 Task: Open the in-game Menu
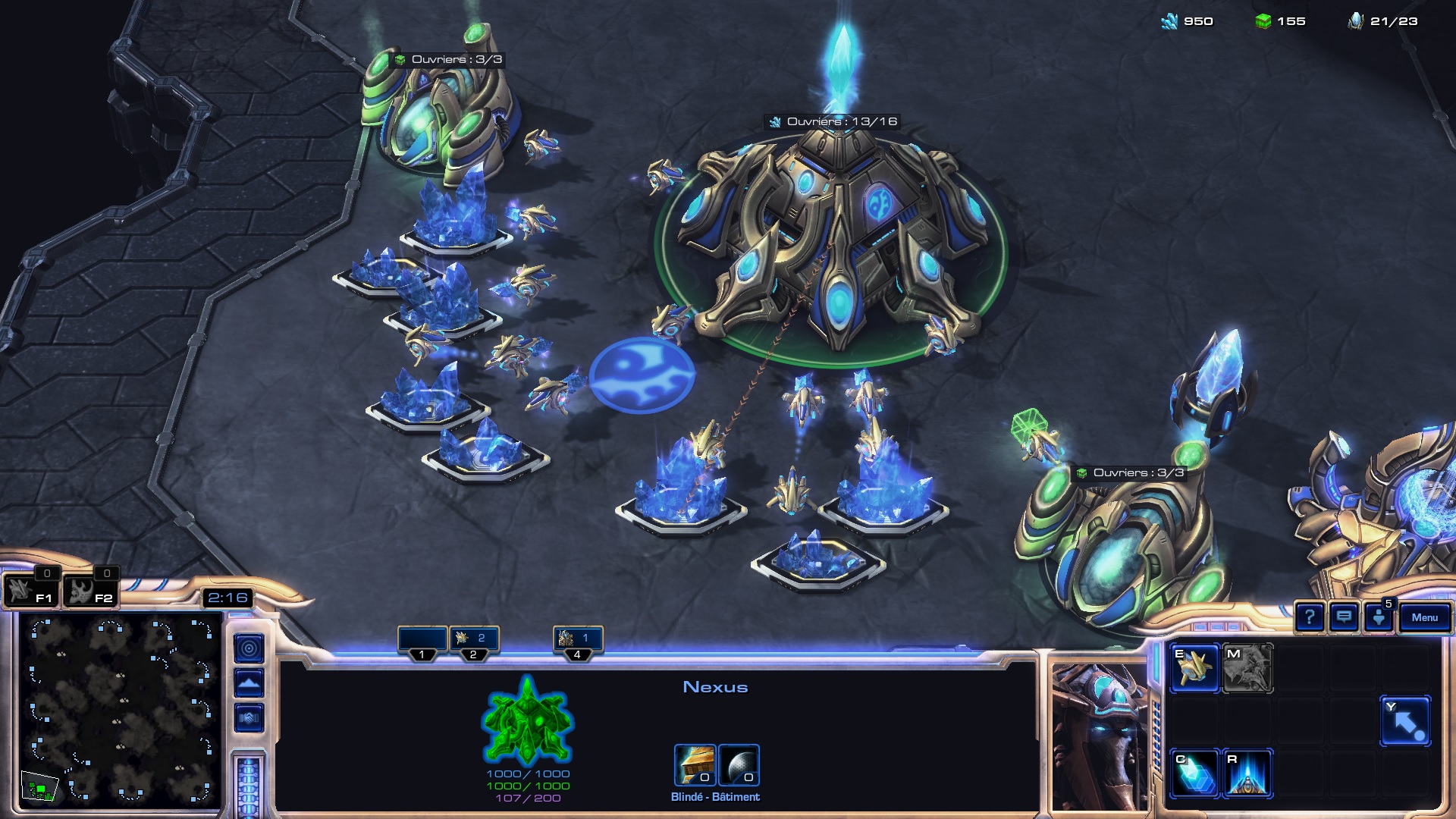[1426, 617]
